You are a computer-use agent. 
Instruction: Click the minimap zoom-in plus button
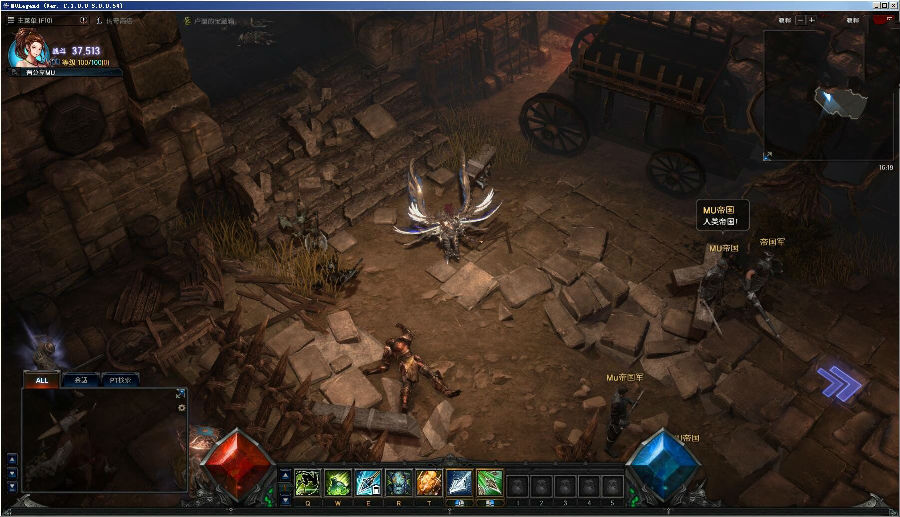tap(811, 20)
